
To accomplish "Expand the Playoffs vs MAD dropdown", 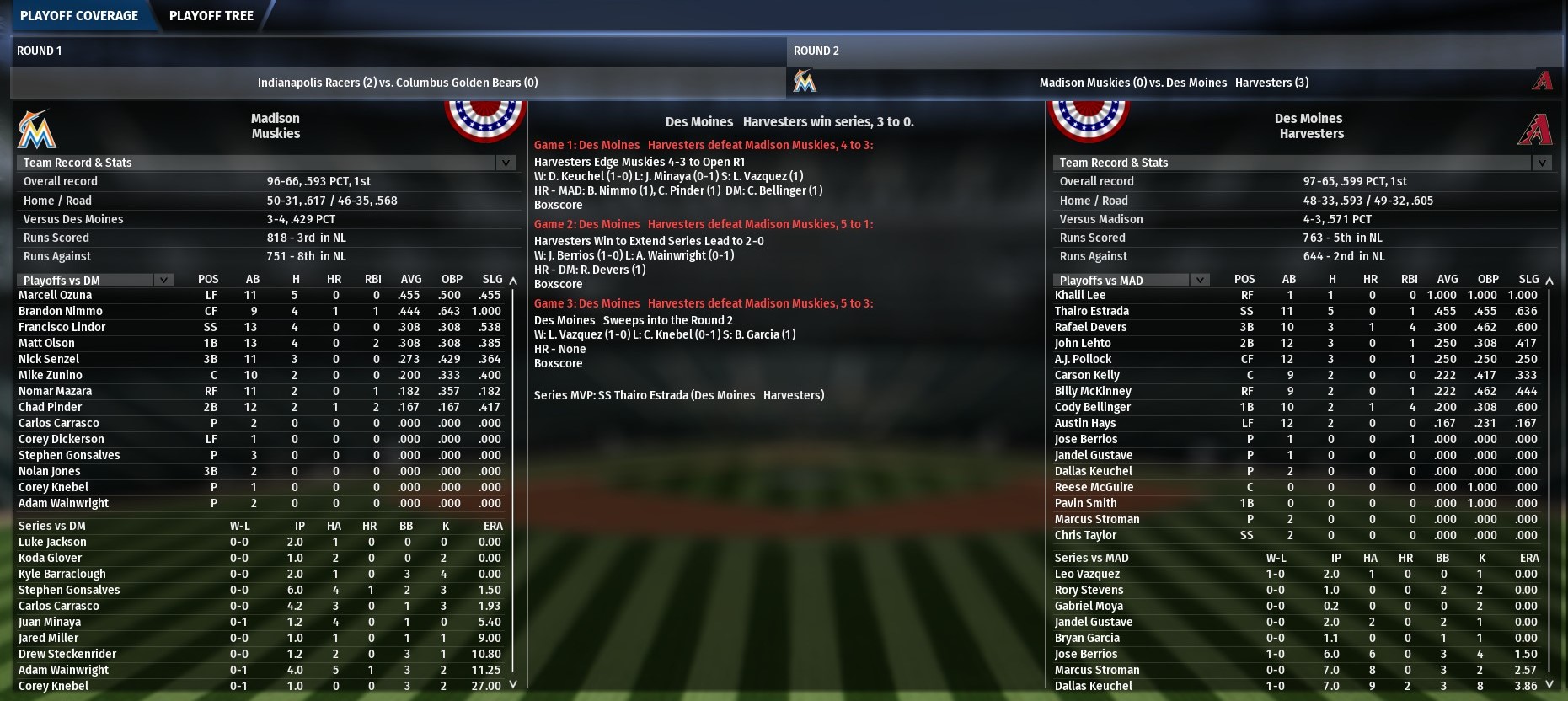I will pos(1200,280).
